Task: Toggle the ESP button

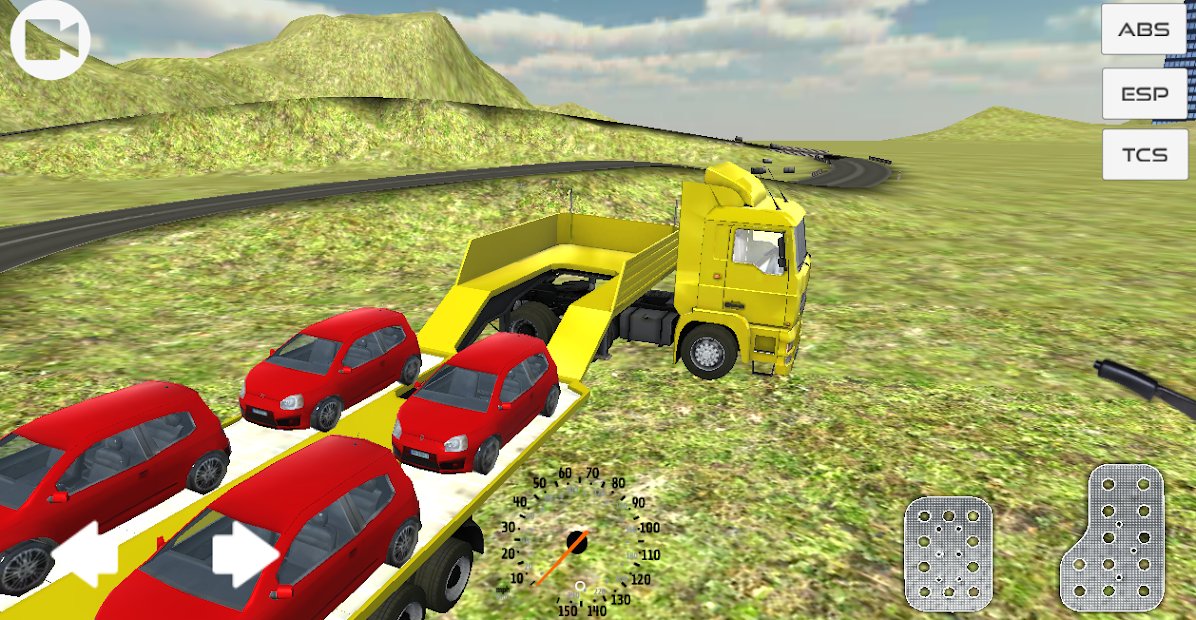Action: tap(1143, 94)
